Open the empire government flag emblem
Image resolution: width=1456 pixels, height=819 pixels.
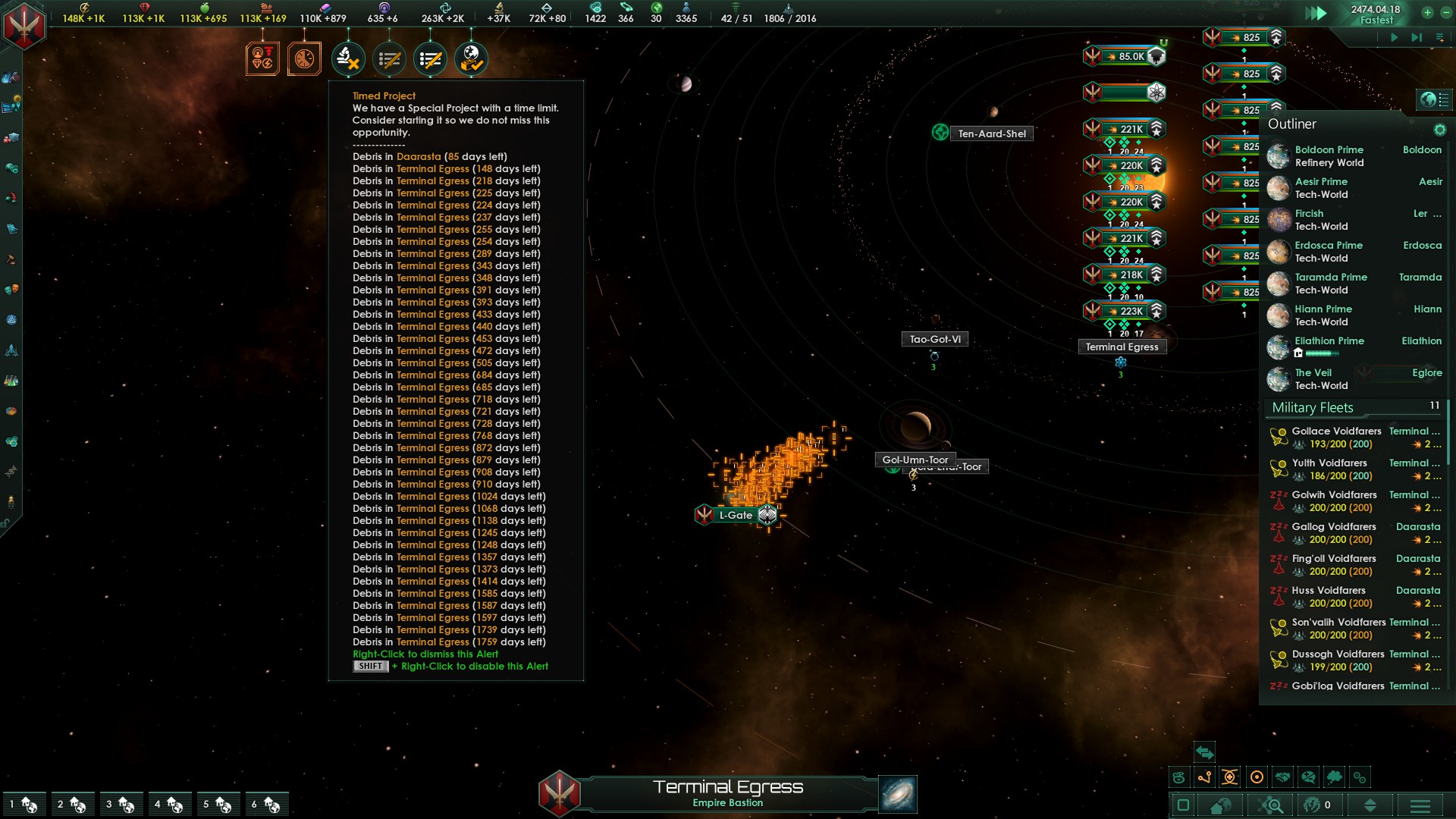click(24, 24)
